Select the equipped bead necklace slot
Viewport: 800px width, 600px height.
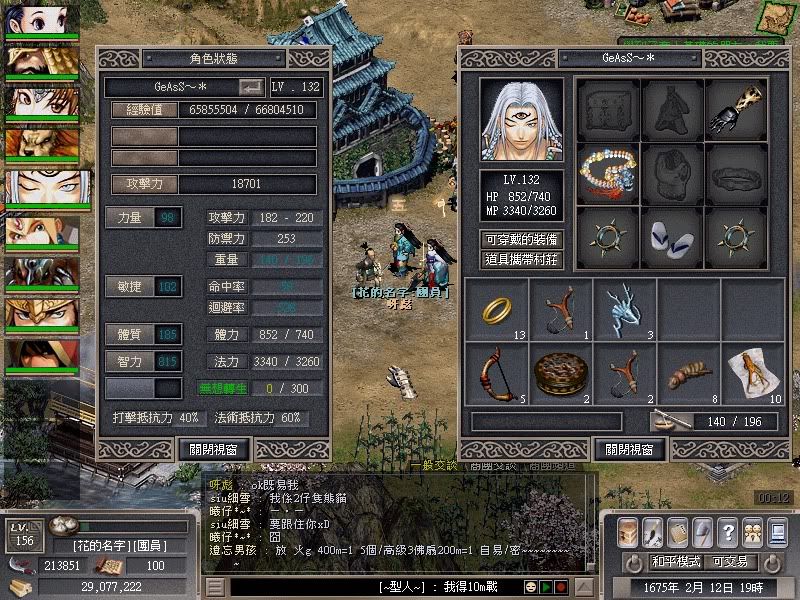609,173
